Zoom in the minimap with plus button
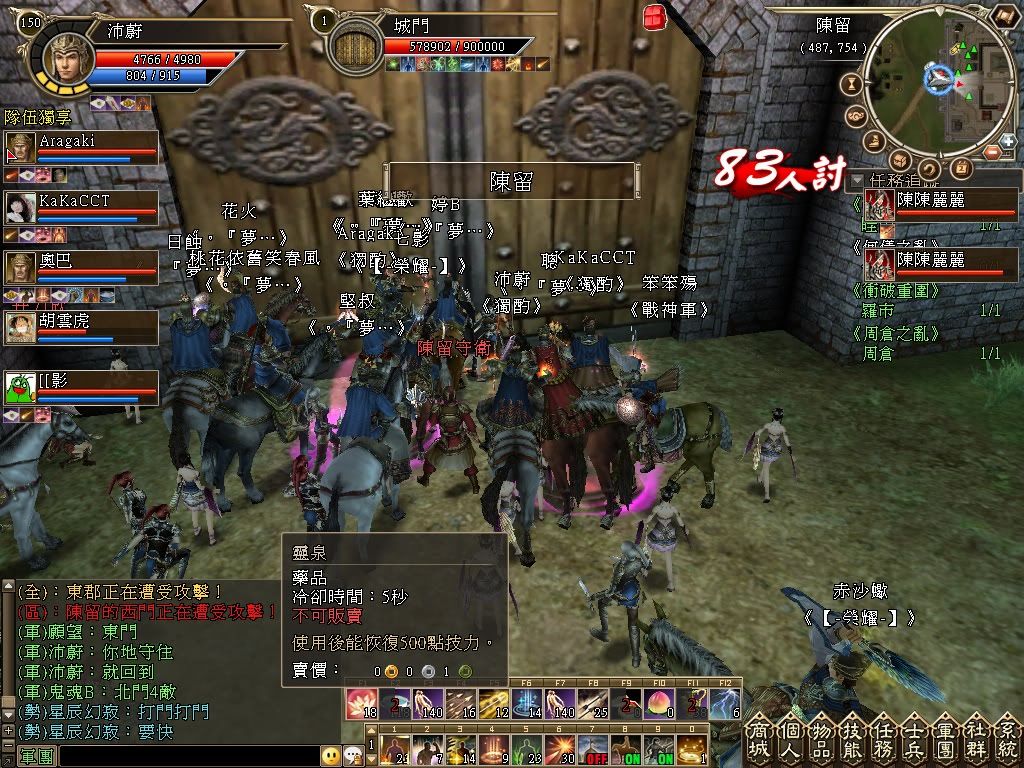This screenshot has width=1024, height=768. click(1008, 142)
